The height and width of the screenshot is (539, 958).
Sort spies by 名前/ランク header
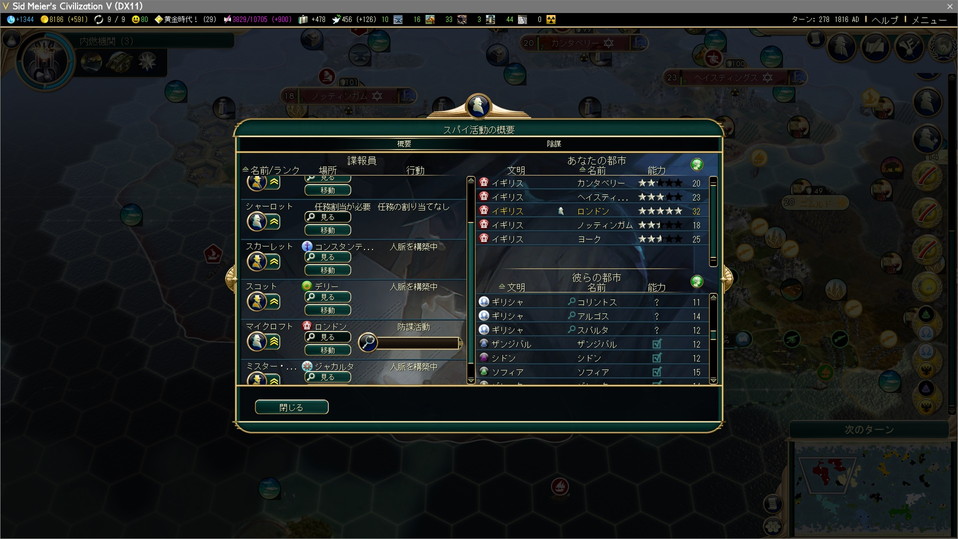(271, 171)
